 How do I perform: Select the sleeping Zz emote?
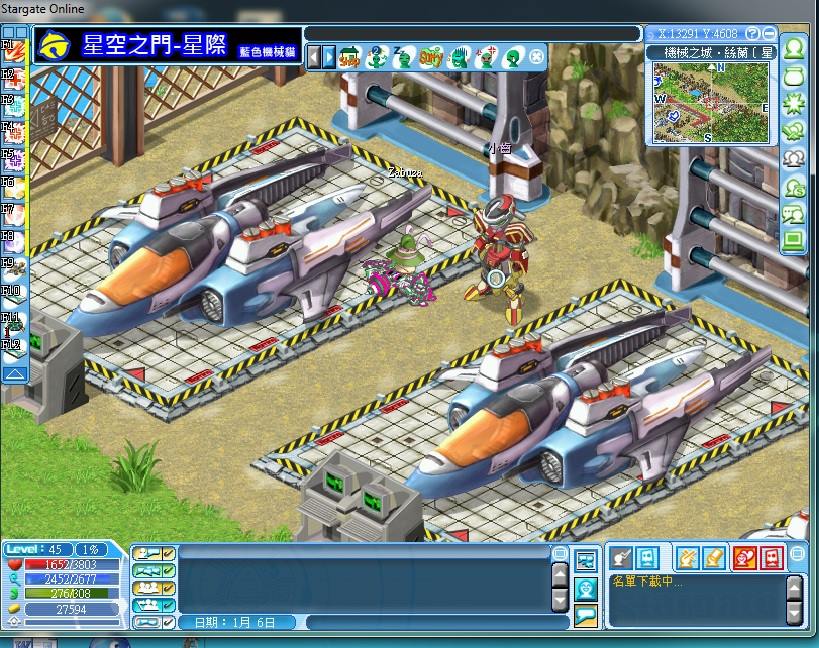(x=403, y=56)
